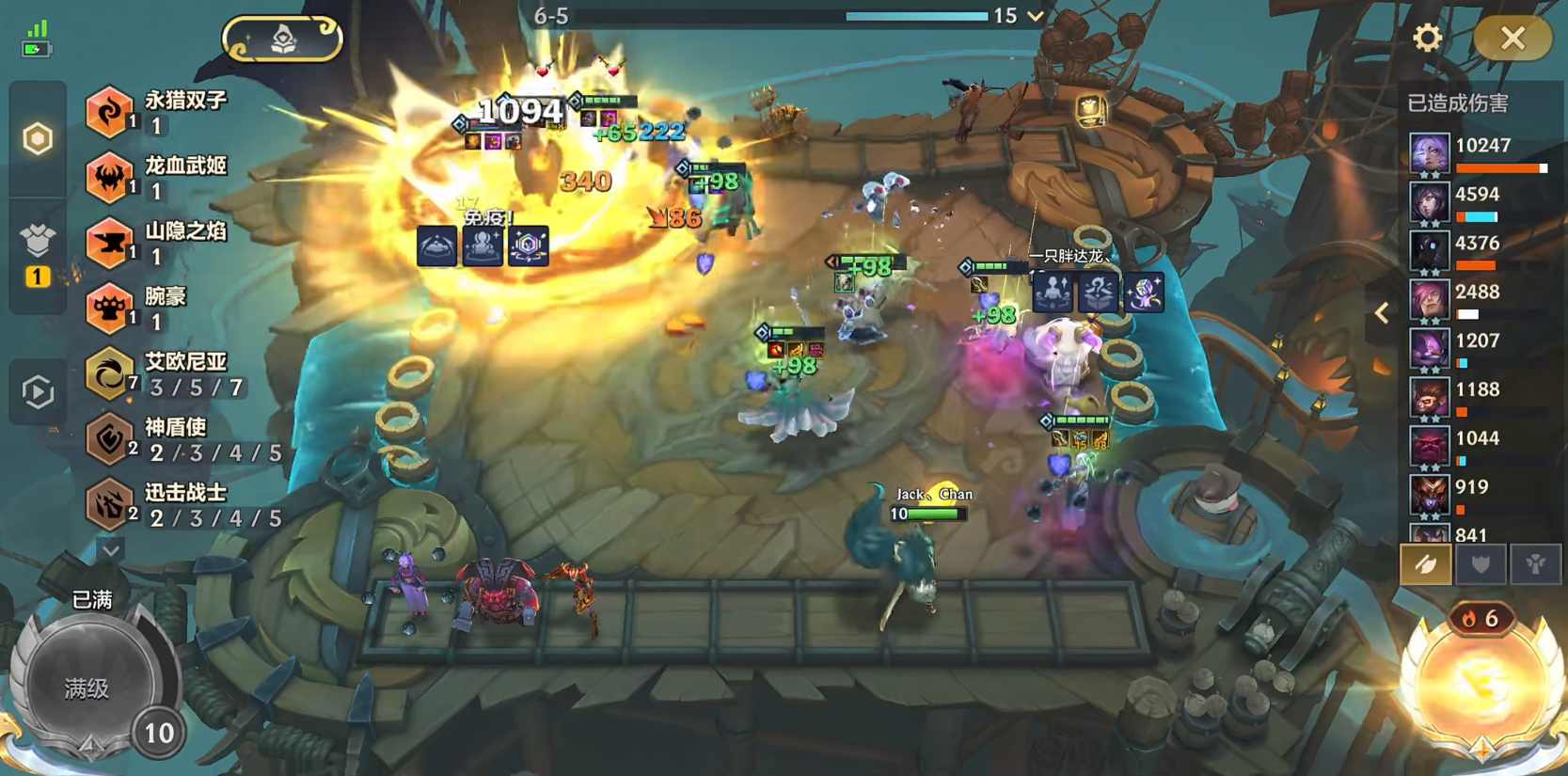The image size is (1568, 776).
Task: Click the play triangle sidebar icon
Action: [38, 391]
